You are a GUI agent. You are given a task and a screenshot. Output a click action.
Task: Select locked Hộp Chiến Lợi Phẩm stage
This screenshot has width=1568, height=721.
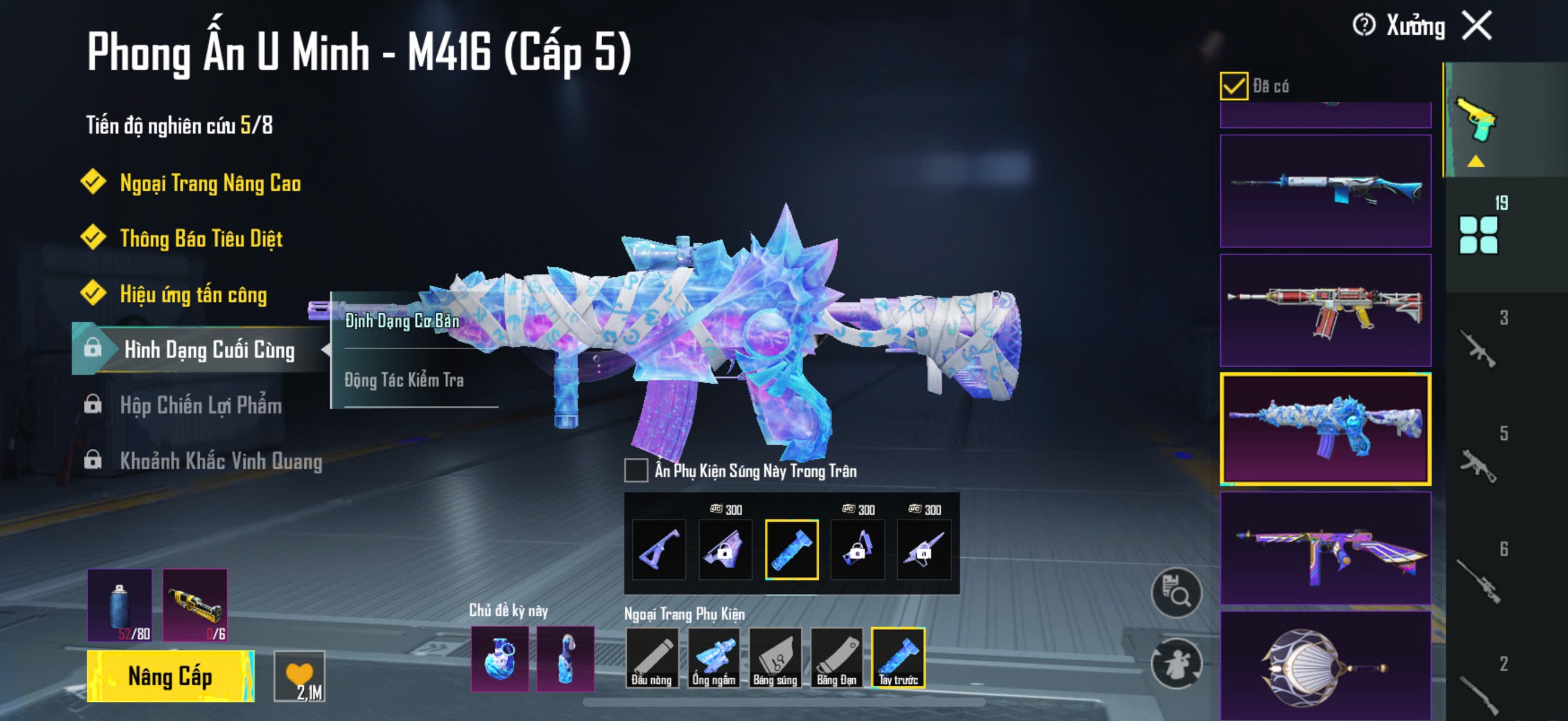[200, 405]
